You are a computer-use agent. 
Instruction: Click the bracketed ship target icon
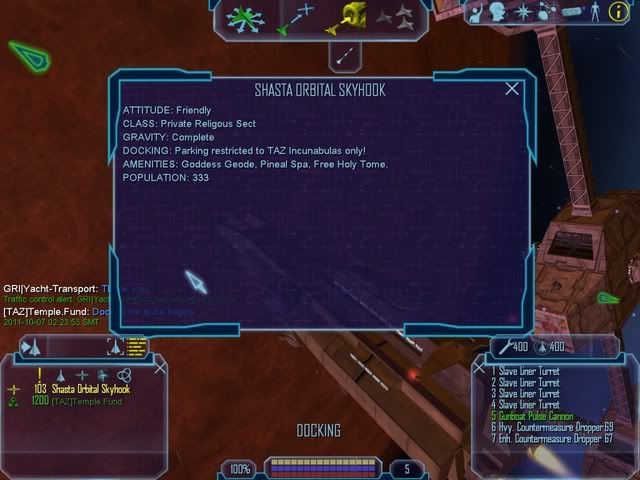[x=114, y=347]
